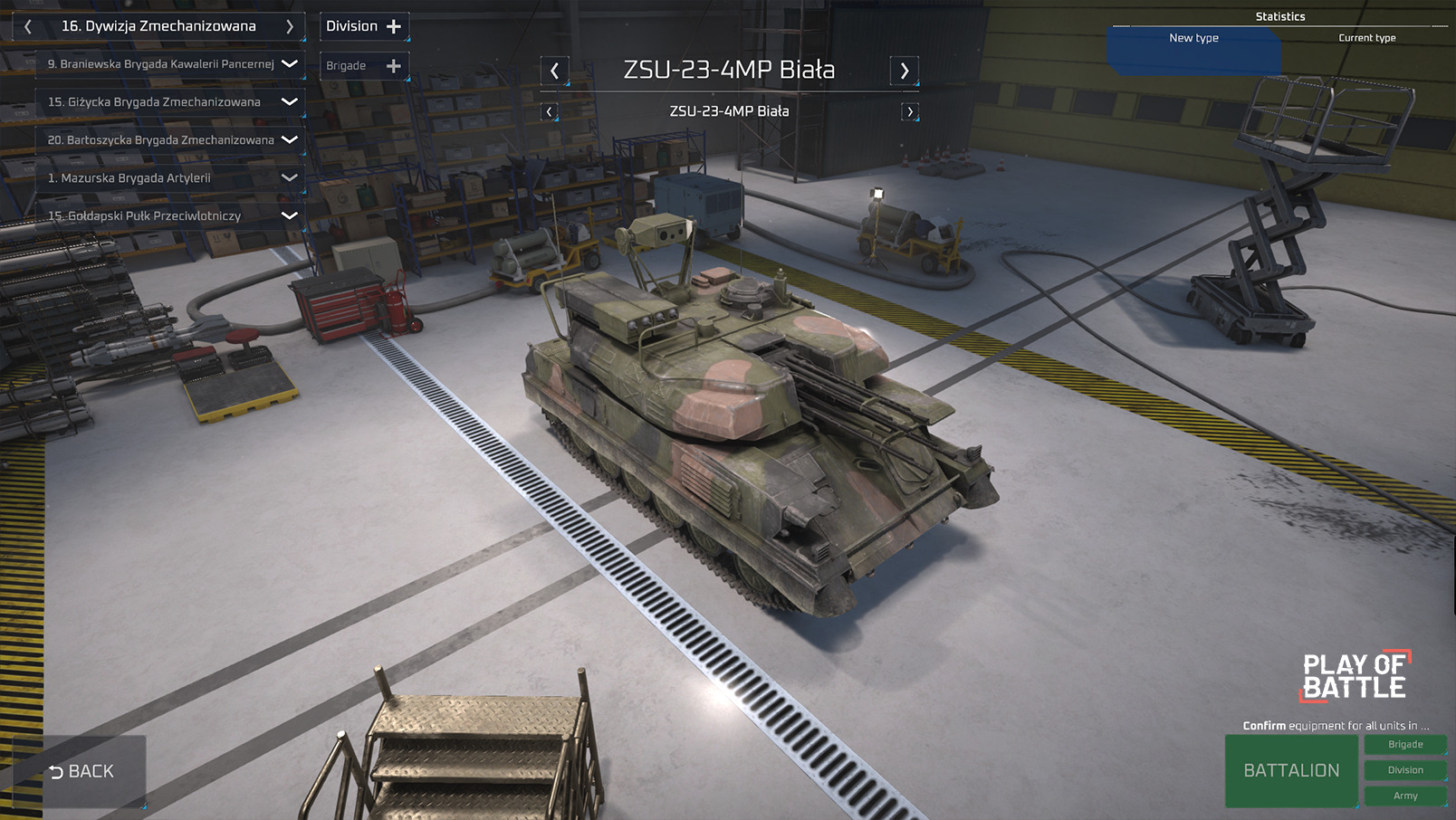
Task: Show next vehicle in large title selector
Action: click(904, 71)
